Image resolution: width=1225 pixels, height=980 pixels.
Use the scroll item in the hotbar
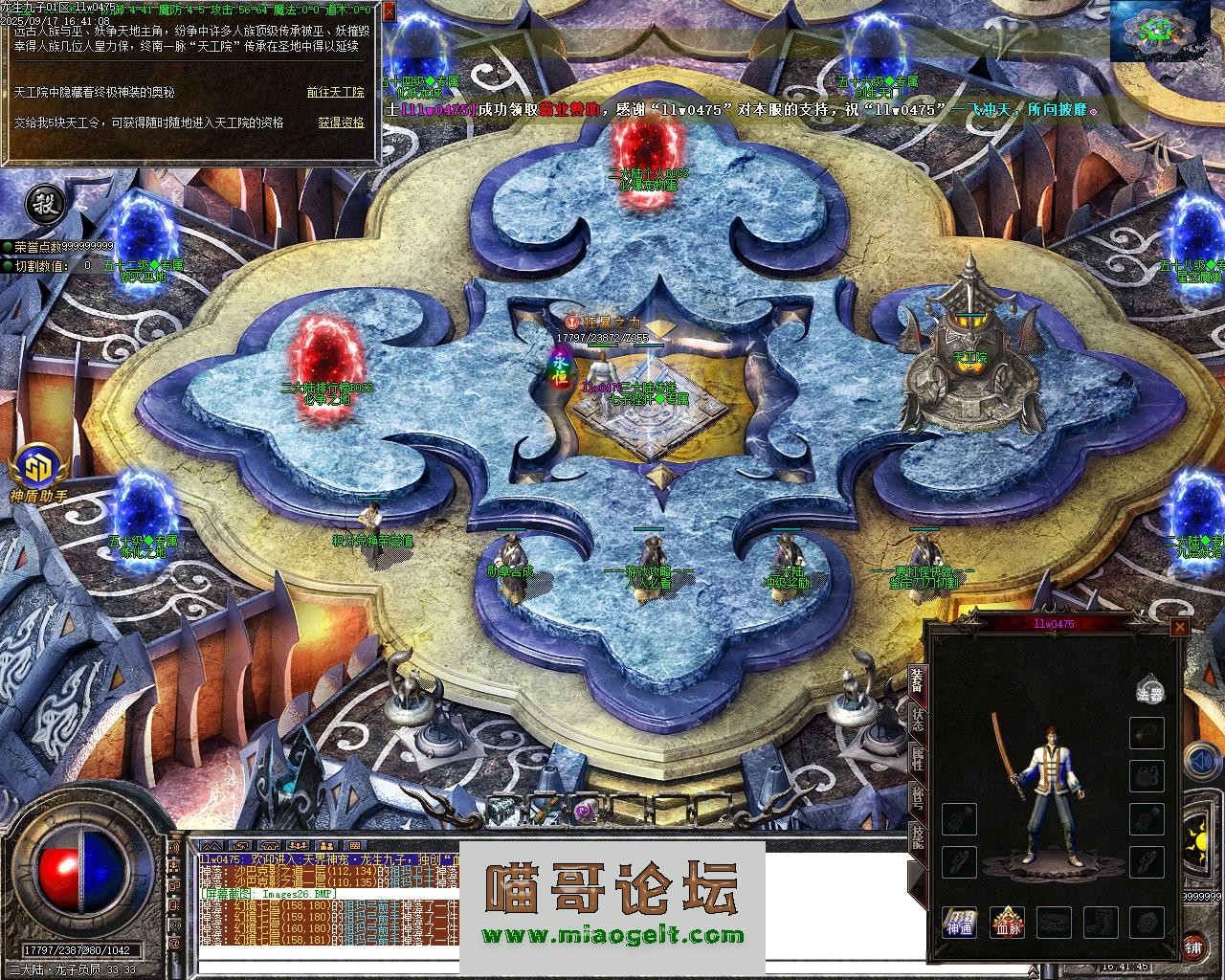pos(543,811)
